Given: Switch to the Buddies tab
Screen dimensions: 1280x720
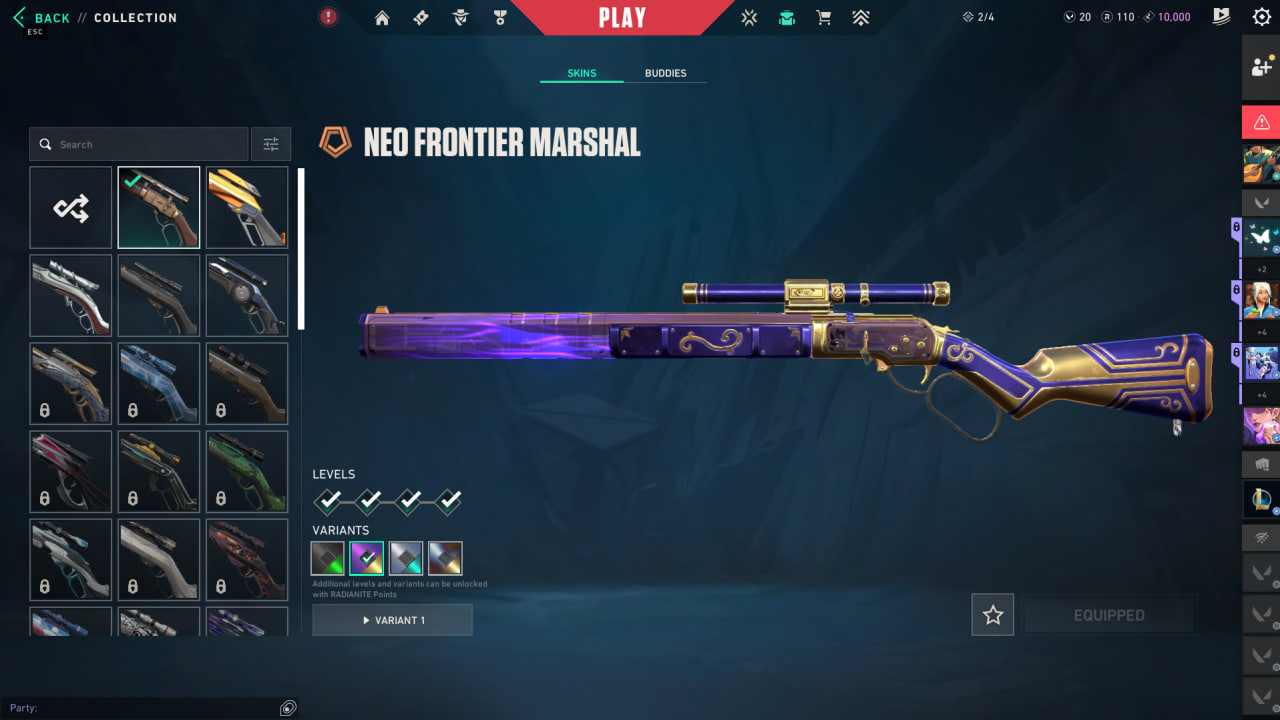Looking at the screenshot, I should 665,73.
